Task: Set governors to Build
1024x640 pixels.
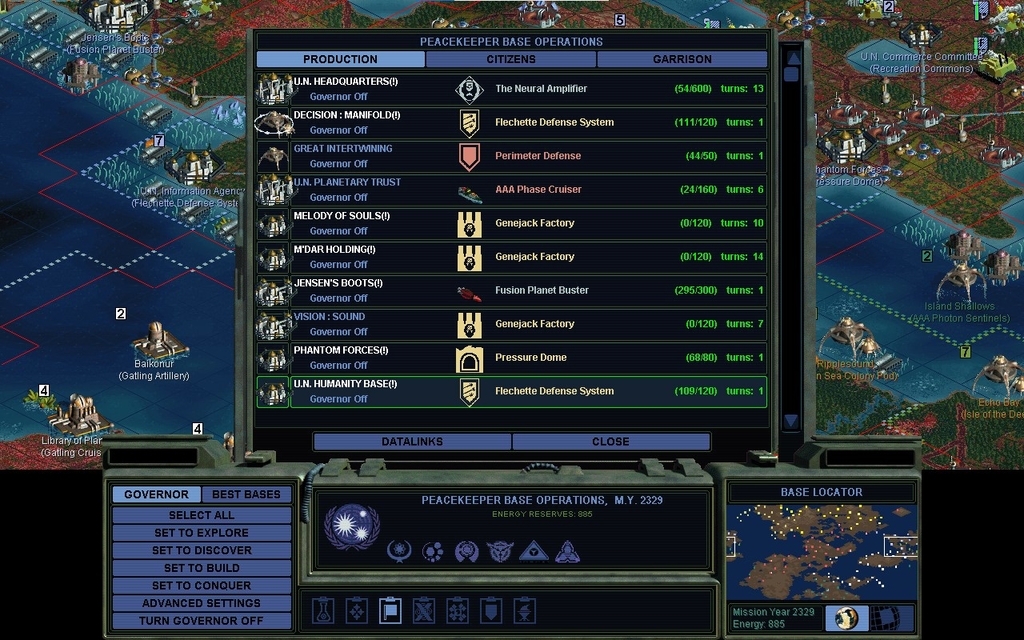Action: tap(201, 568)
